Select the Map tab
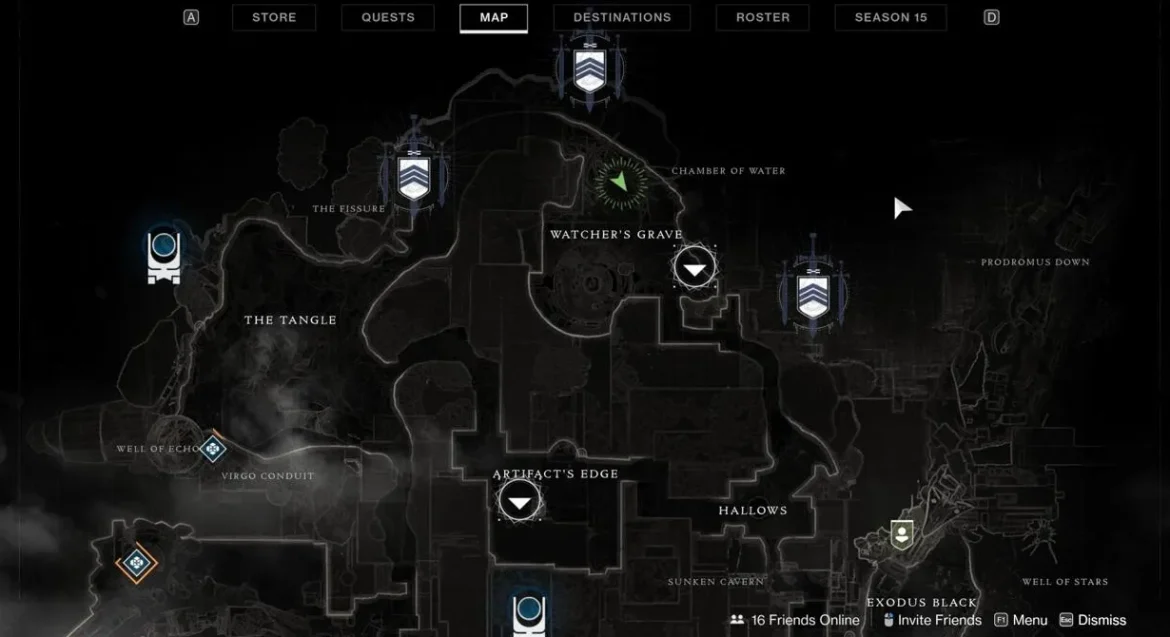 (493, 17)
